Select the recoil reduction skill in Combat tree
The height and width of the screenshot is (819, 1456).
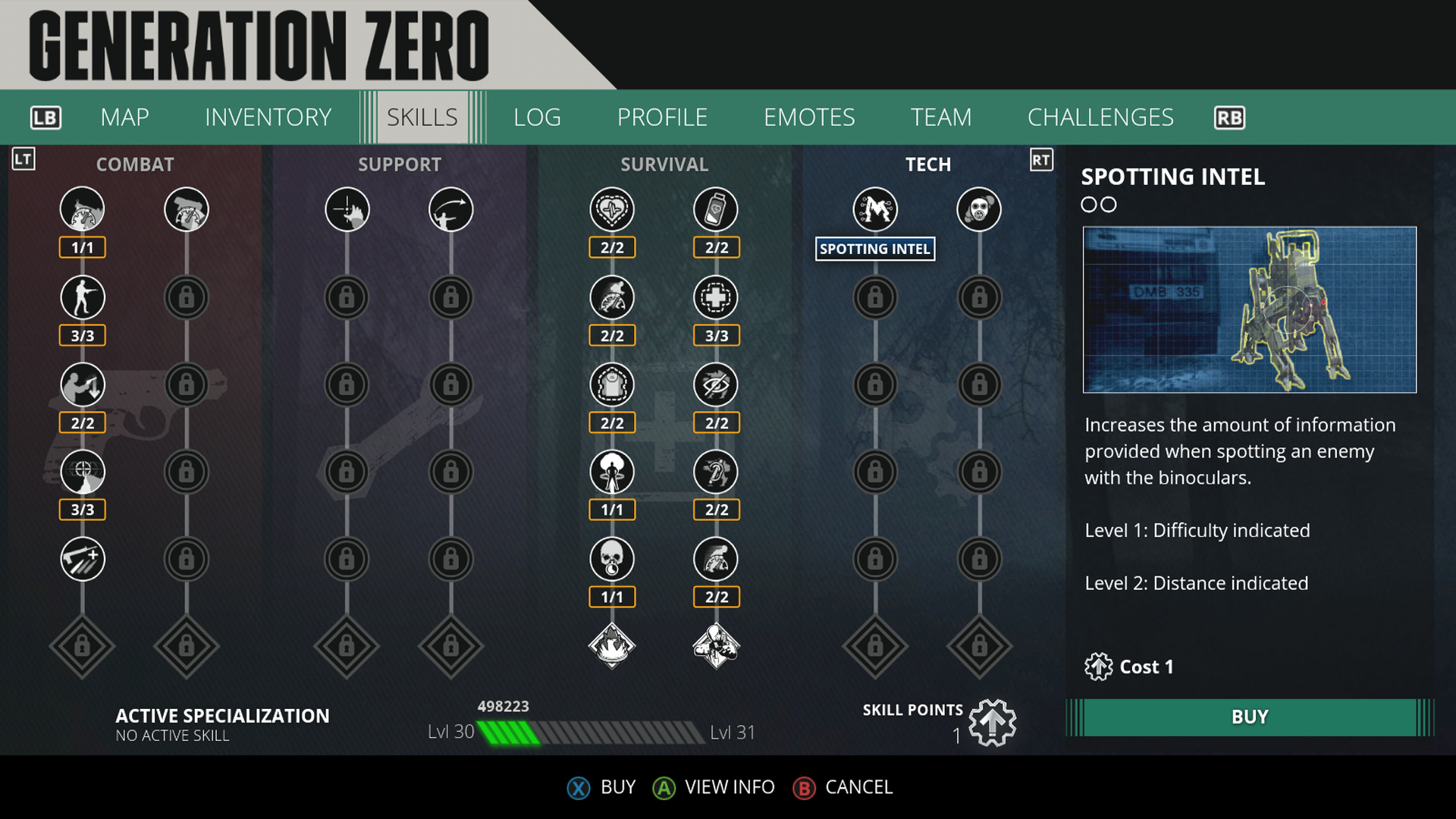coord(82,384)
